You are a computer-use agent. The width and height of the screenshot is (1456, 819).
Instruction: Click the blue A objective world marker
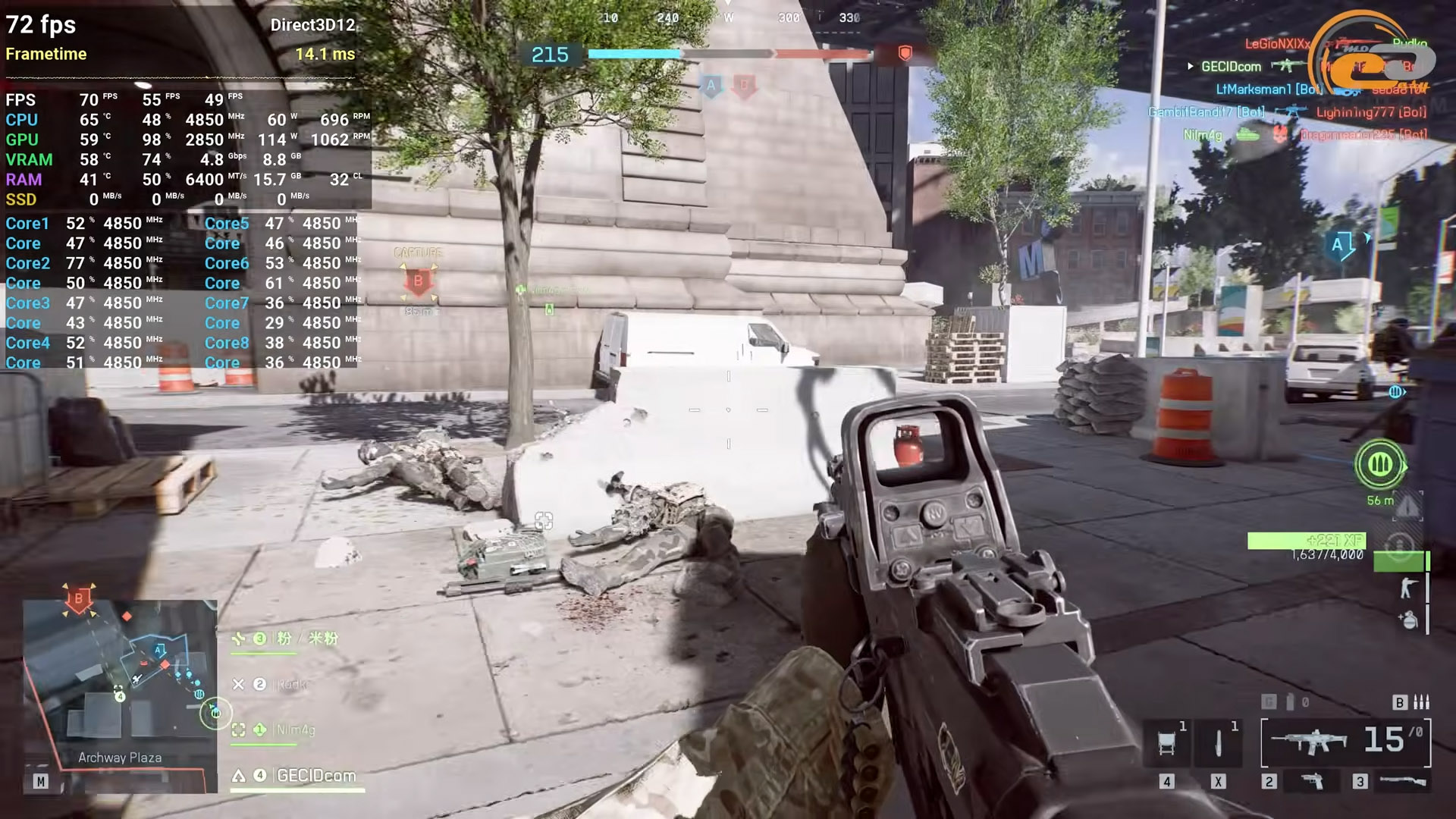pos(1338,245)
